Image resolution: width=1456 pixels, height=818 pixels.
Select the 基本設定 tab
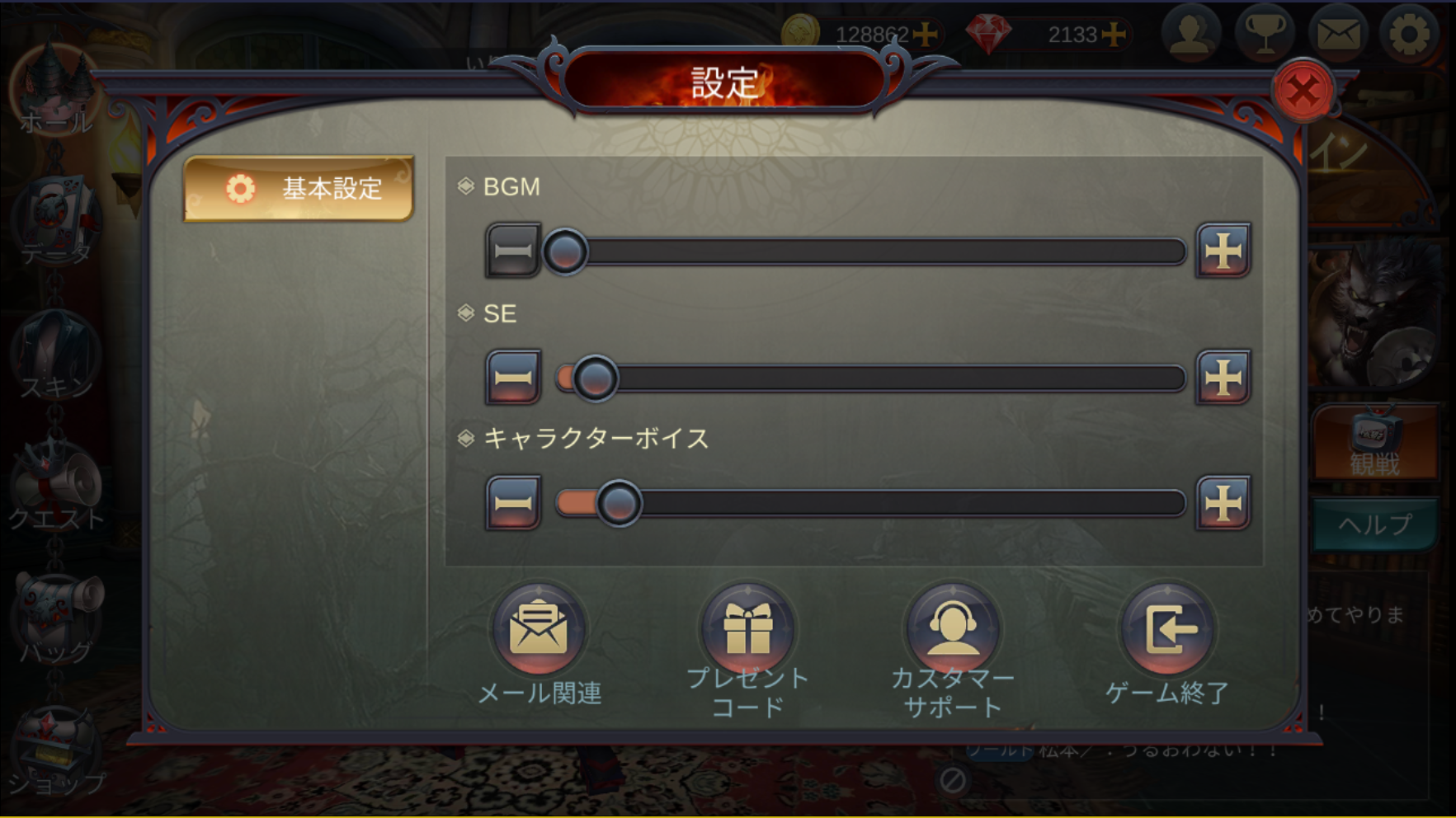point(299,189)
